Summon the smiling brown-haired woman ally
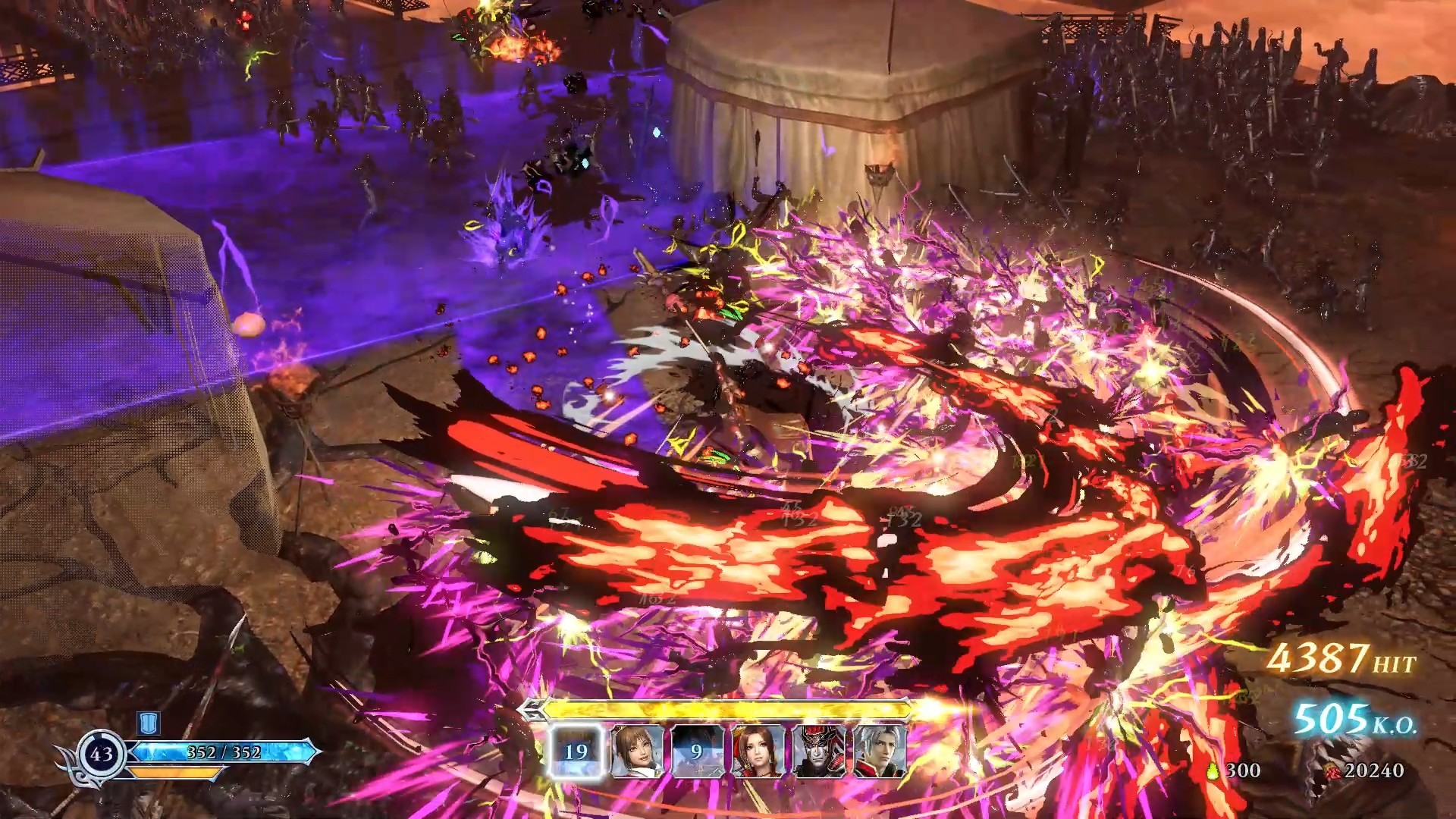Screen dimensions: 1456x819 (637, 751)
